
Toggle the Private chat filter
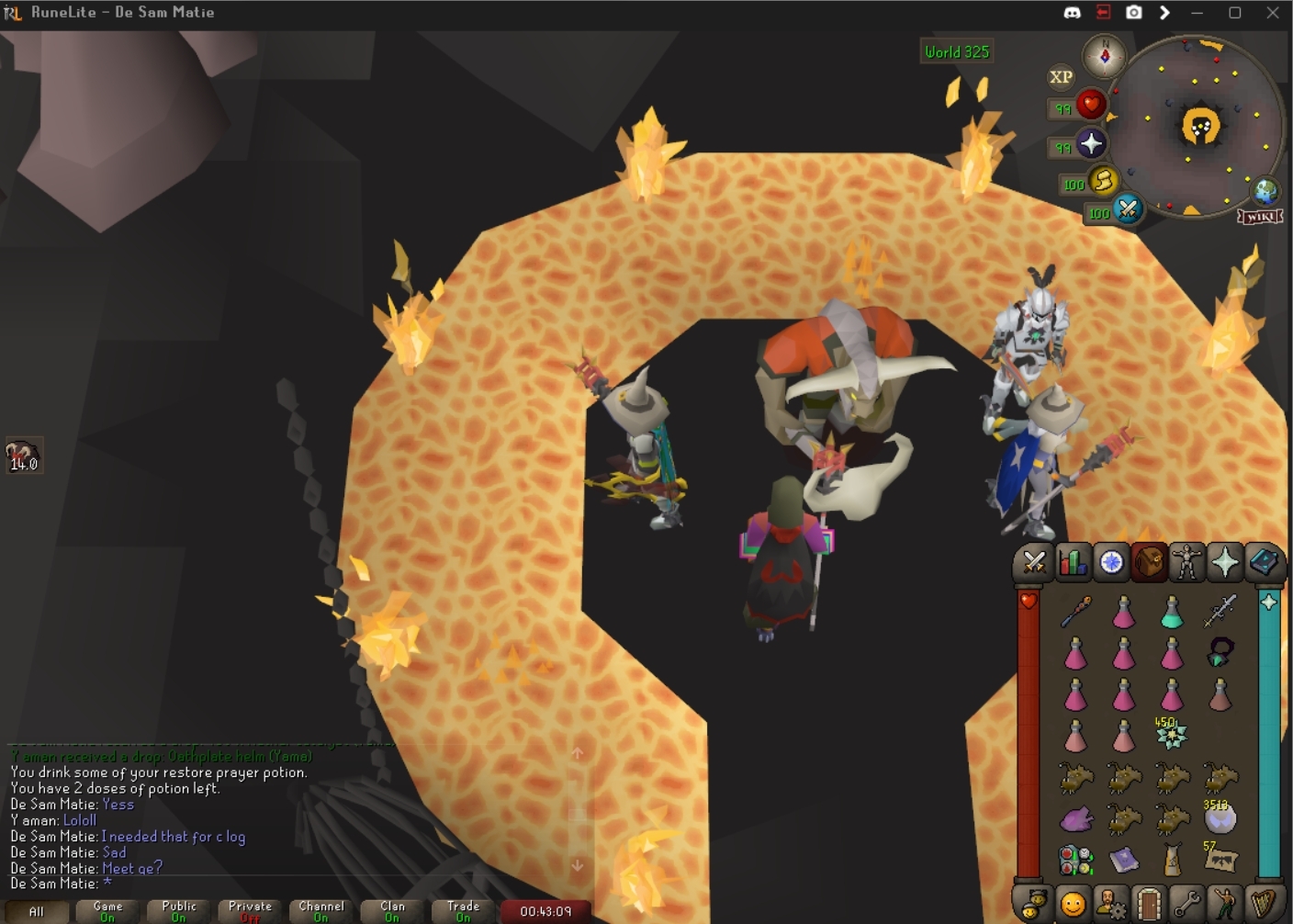click(250, 910)
